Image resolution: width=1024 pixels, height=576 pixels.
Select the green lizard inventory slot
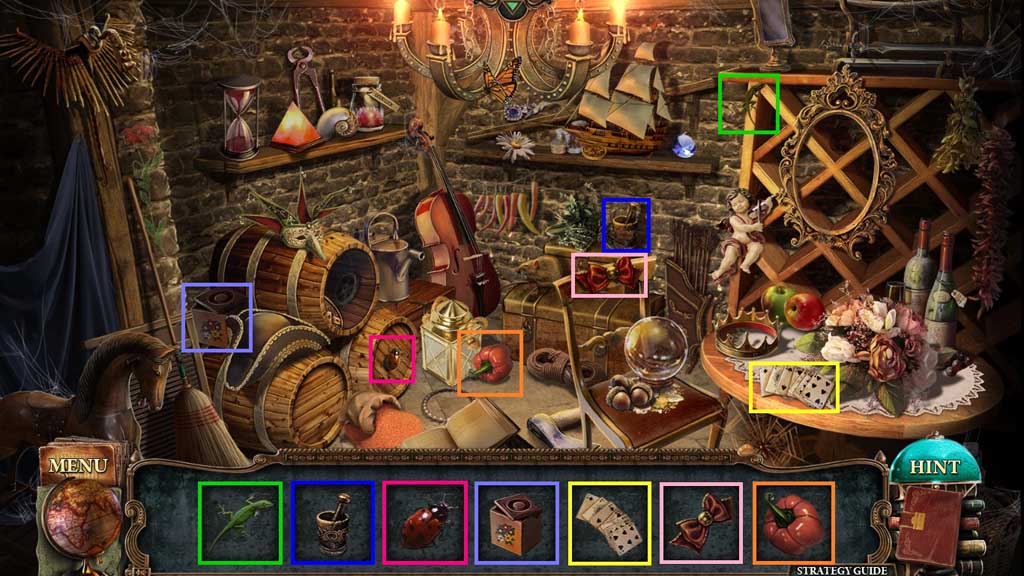(x=239, y=521)
